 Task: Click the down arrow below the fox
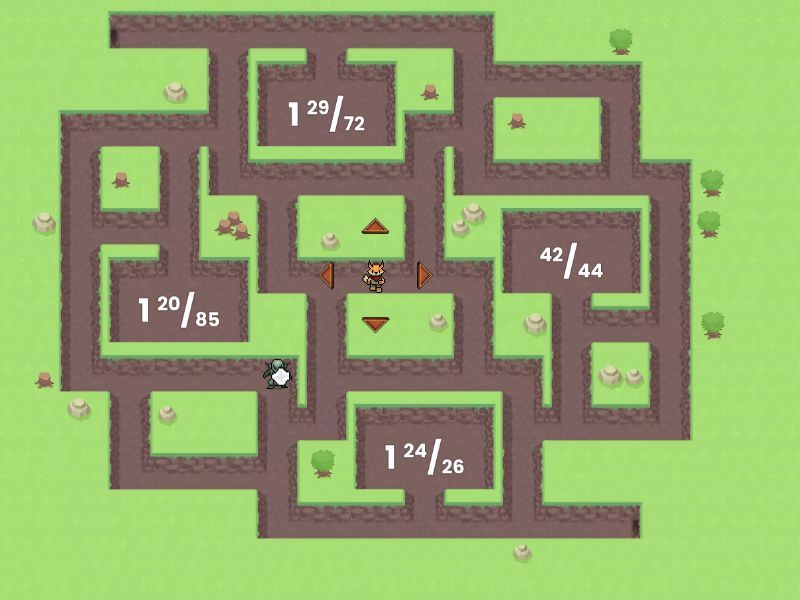click(x=375, y=323)
